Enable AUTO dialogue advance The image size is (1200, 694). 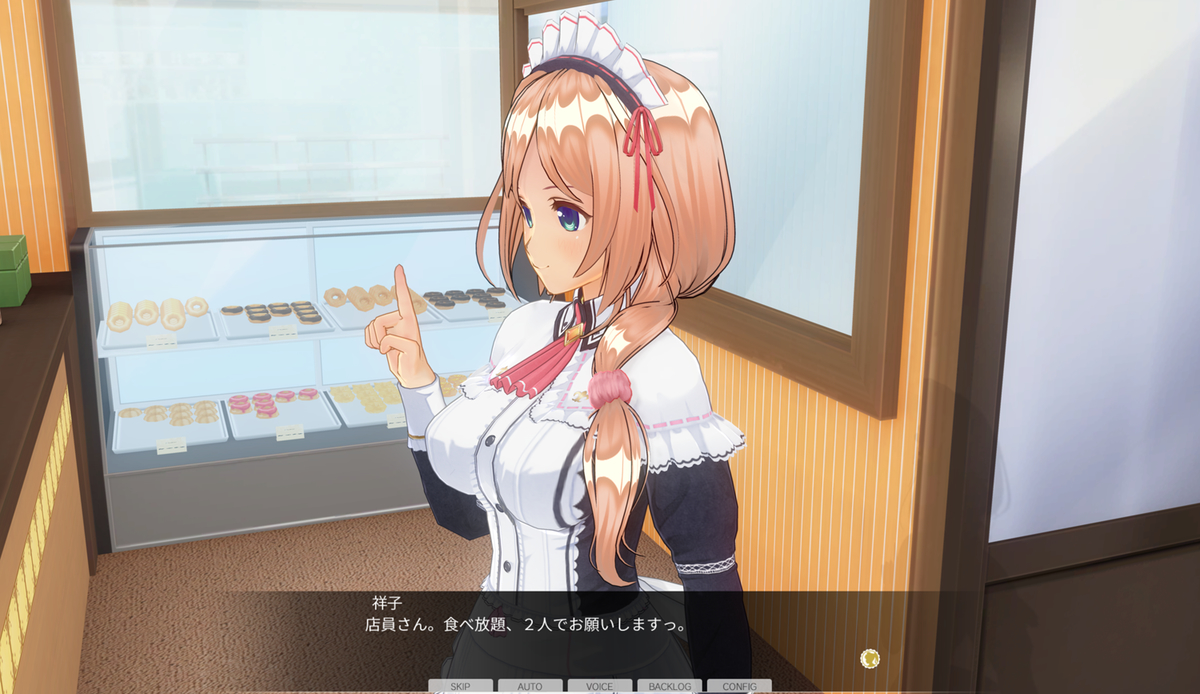[x=530, y=687]
